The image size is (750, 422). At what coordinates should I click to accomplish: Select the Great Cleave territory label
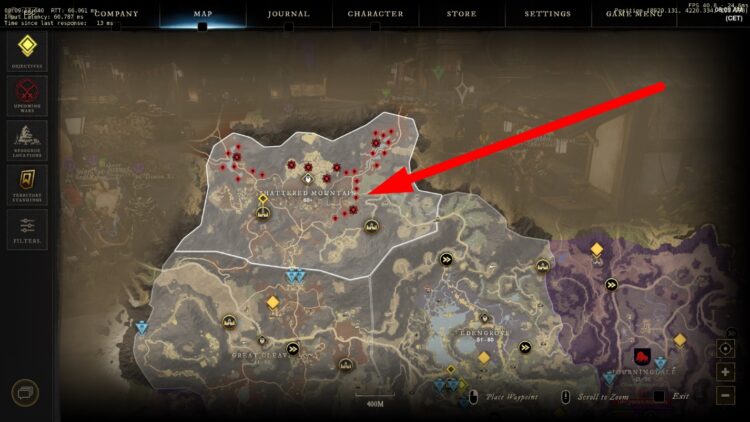259,353
